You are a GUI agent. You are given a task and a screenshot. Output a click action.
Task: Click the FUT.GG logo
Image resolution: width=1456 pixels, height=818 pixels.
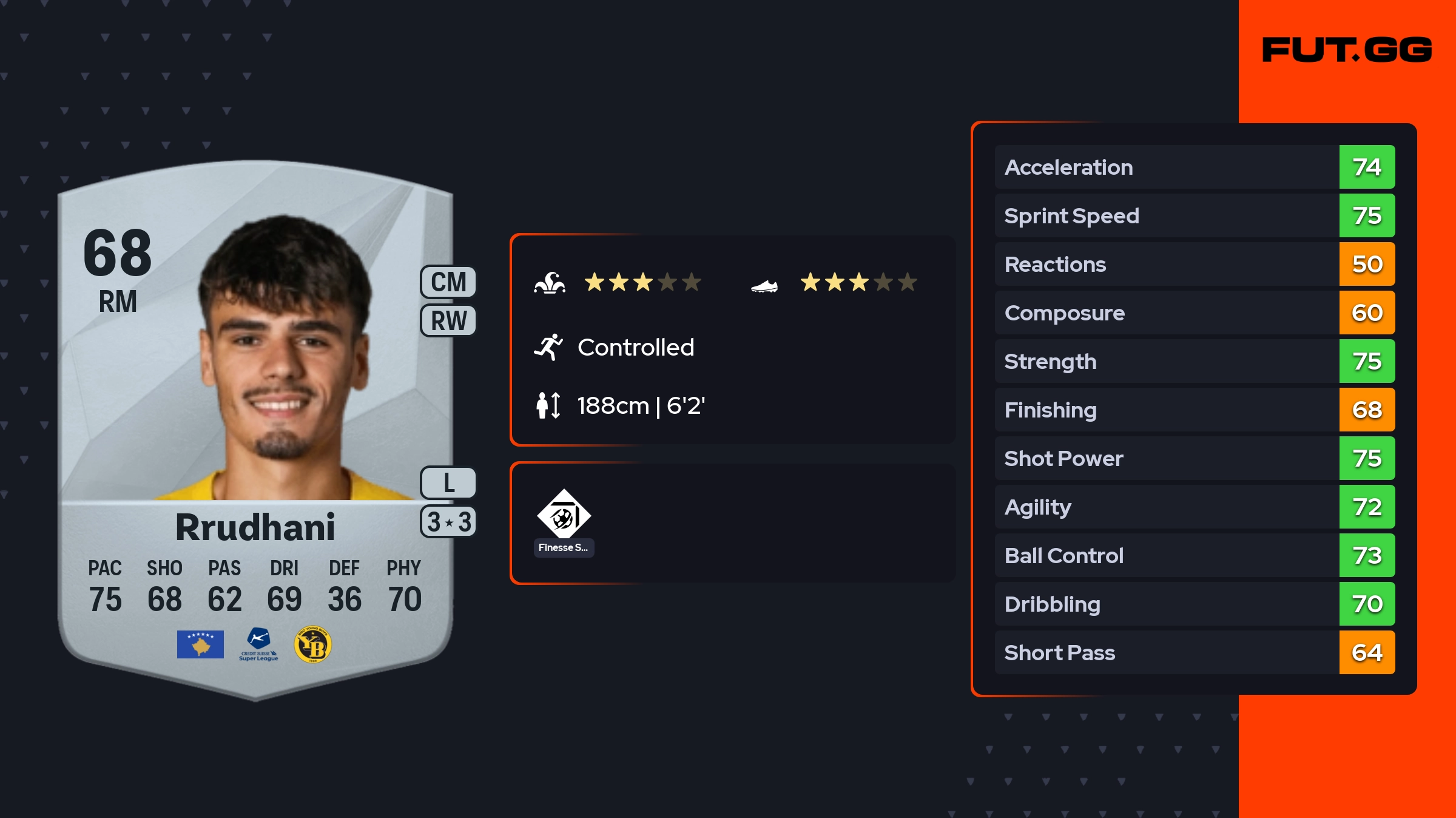1347,50
